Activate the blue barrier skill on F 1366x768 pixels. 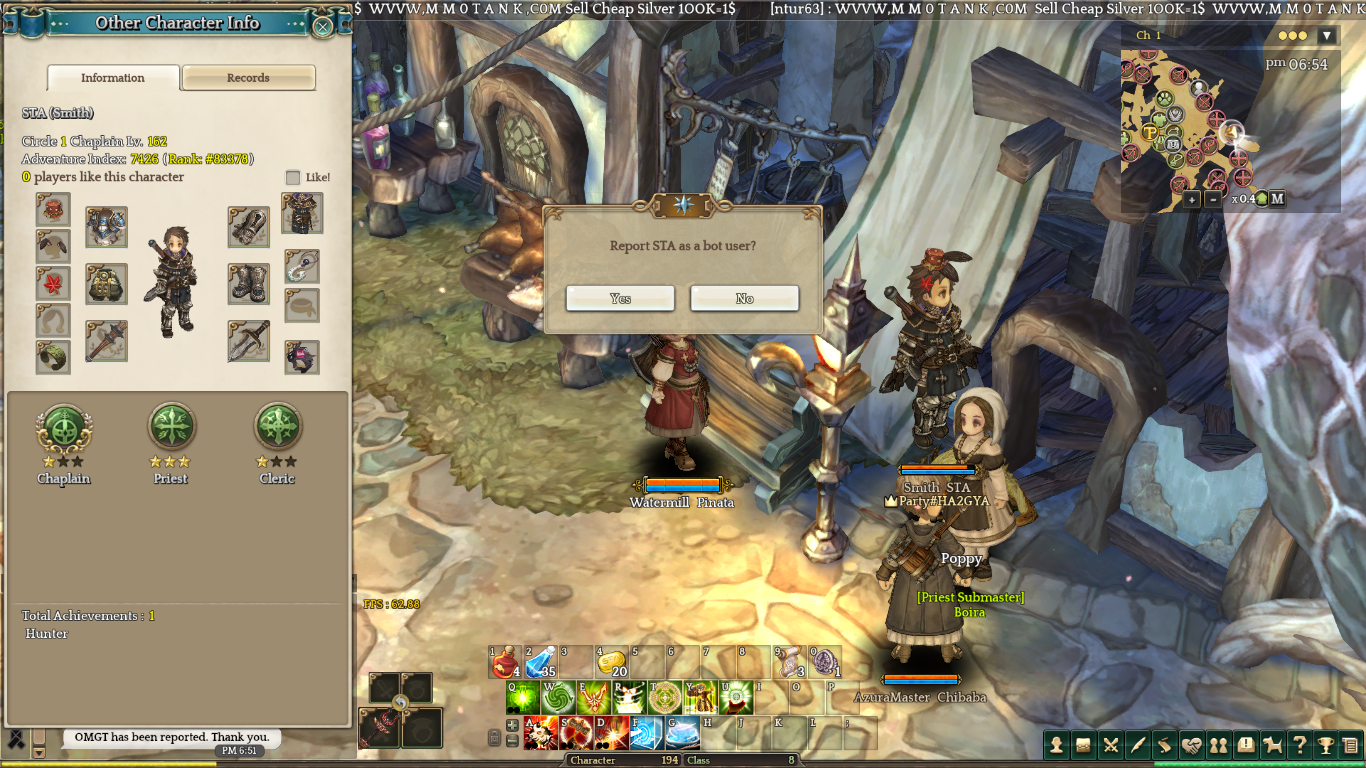(646, 733)
